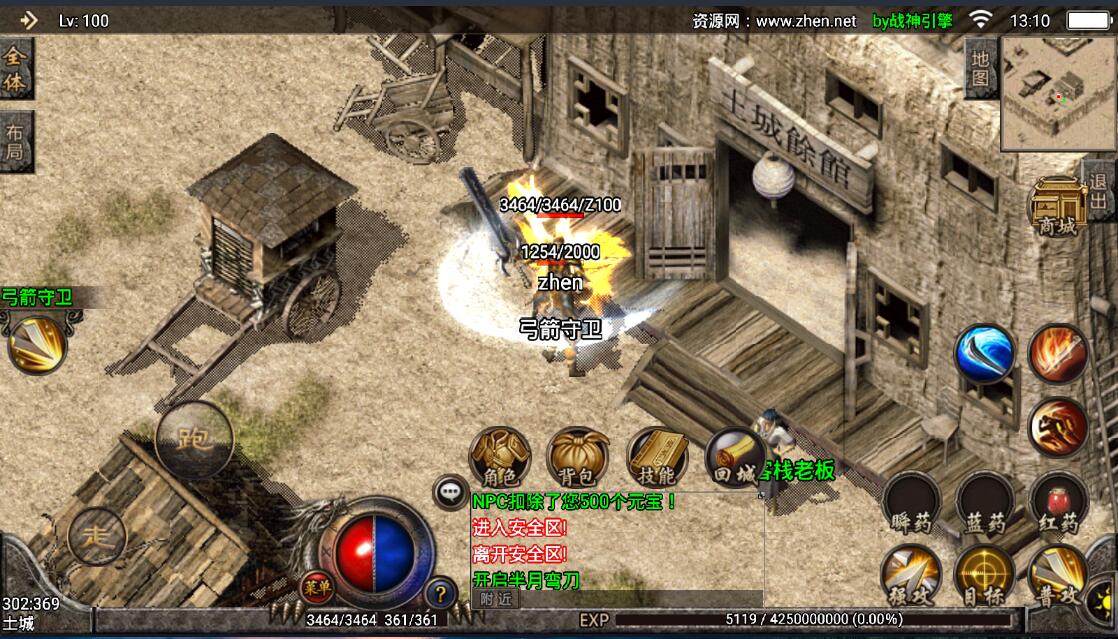The width and height of the screenshot is (1118, 639).
Task: Activate the 强攻 forced attack button
Action: [911, 575]
